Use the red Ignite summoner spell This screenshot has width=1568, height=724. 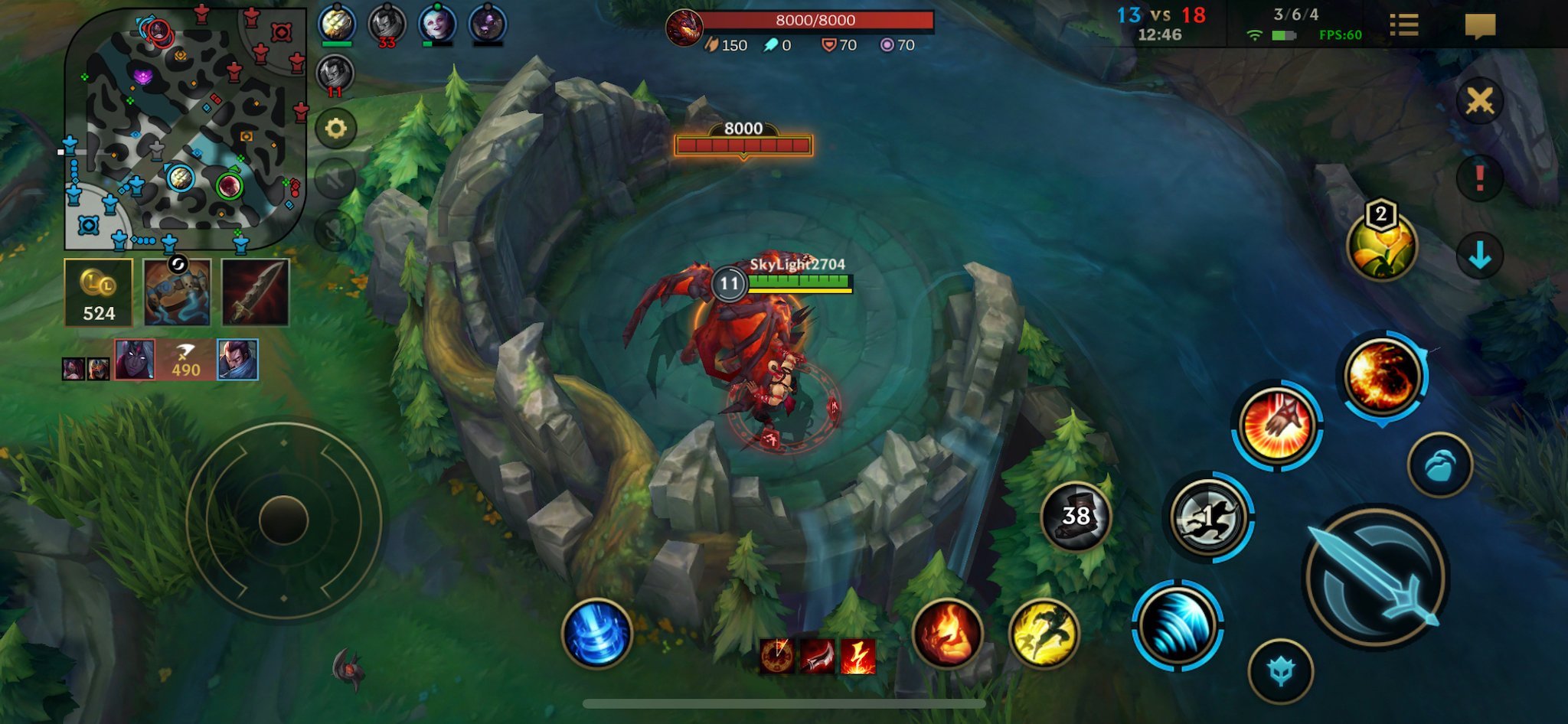947,633
